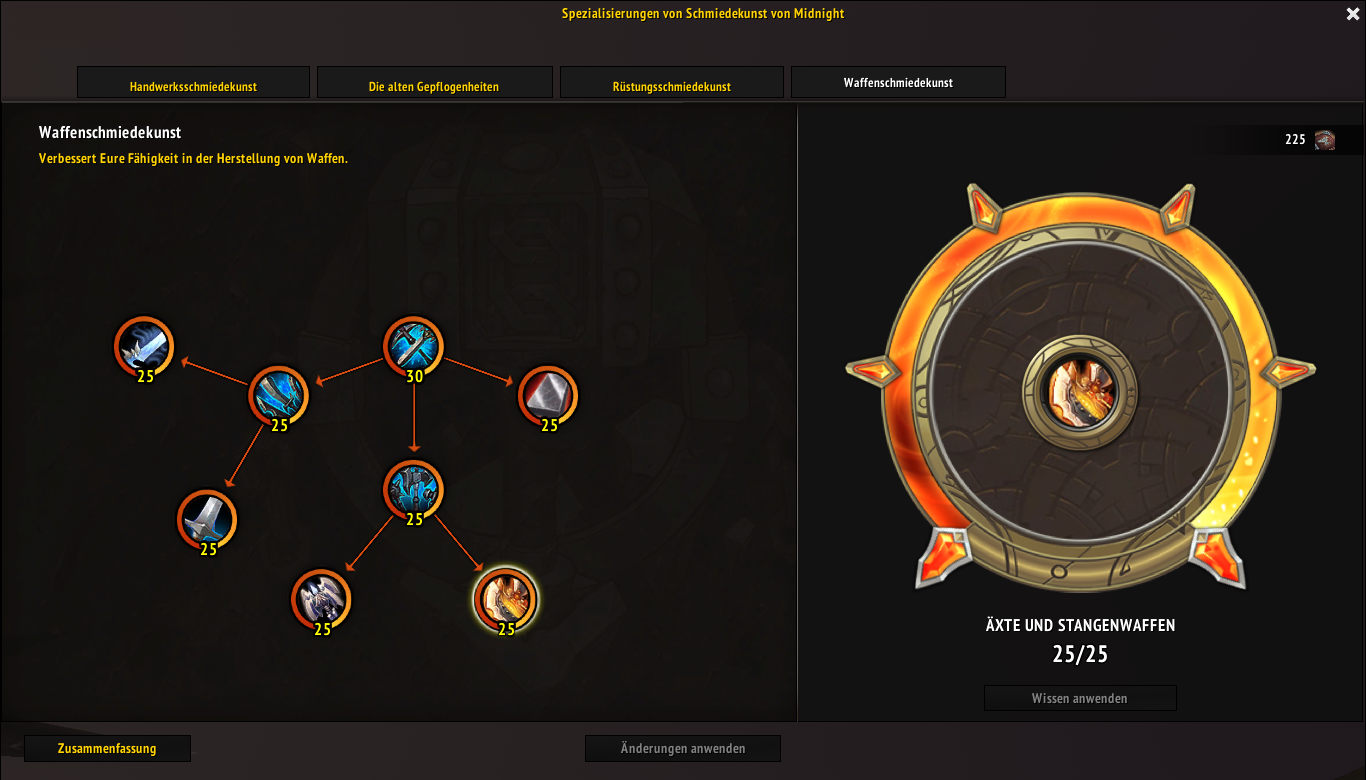Click the knowledge points currency icon
This screenshot has height=780, width=1366.
click(x=1325, y=140)
